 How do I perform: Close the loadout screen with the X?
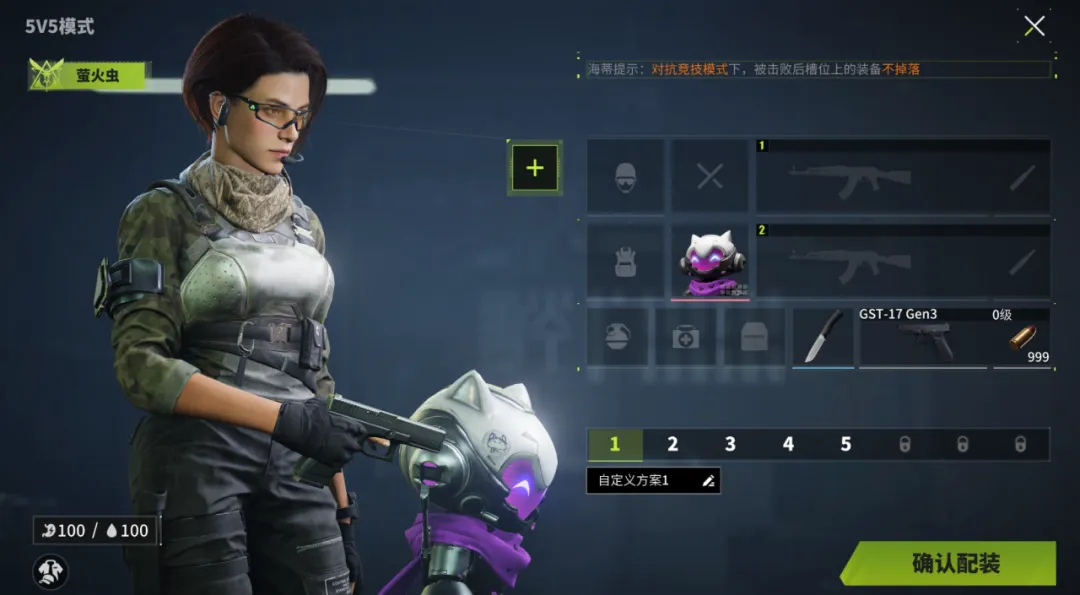click(1034, 26)
